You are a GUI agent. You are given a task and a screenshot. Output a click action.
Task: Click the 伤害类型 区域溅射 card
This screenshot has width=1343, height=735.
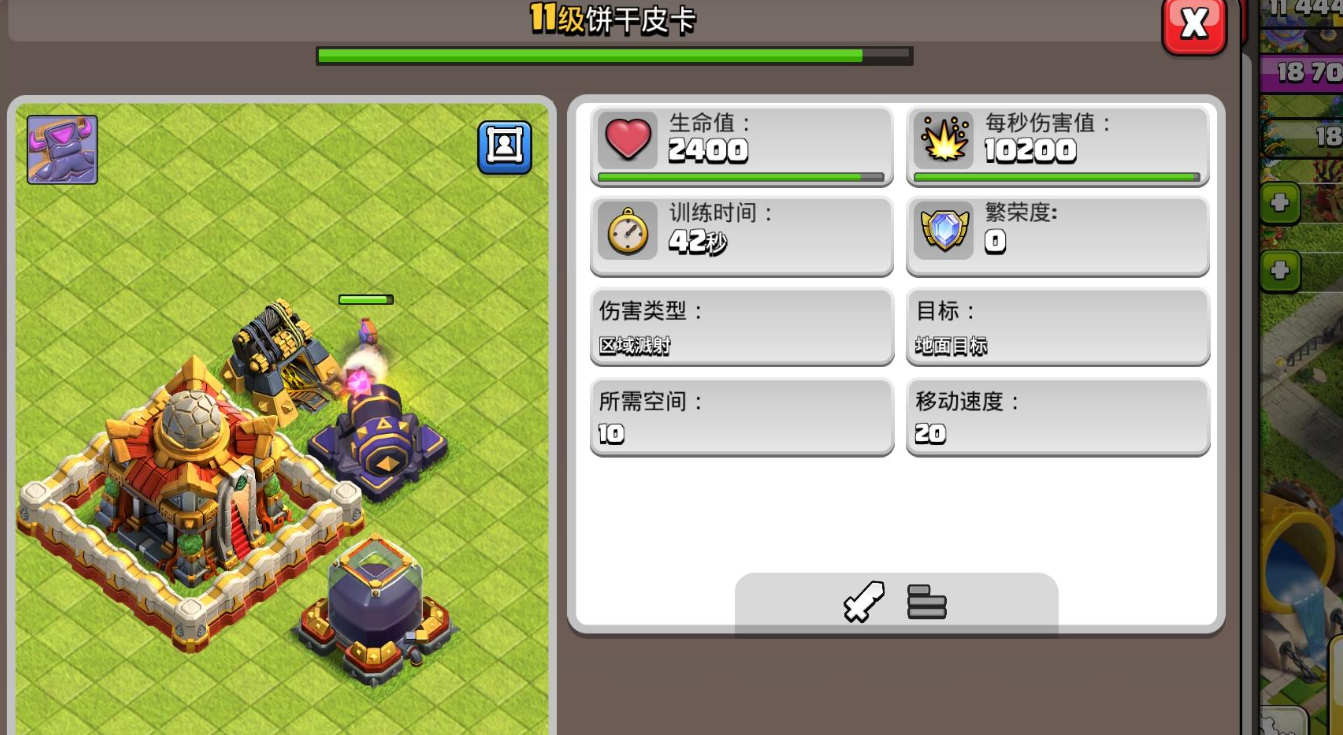point(741,326)
